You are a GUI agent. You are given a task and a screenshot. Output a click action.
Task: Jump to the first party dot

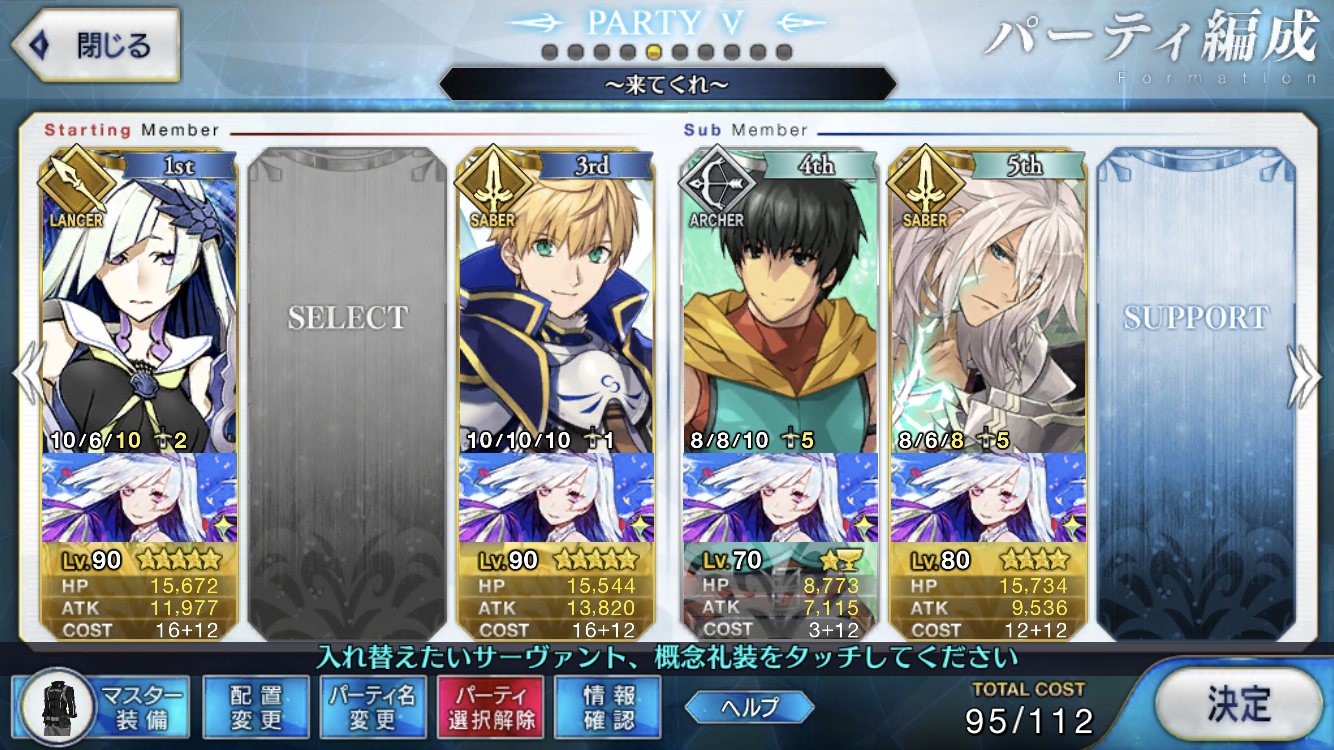point(549,51)
